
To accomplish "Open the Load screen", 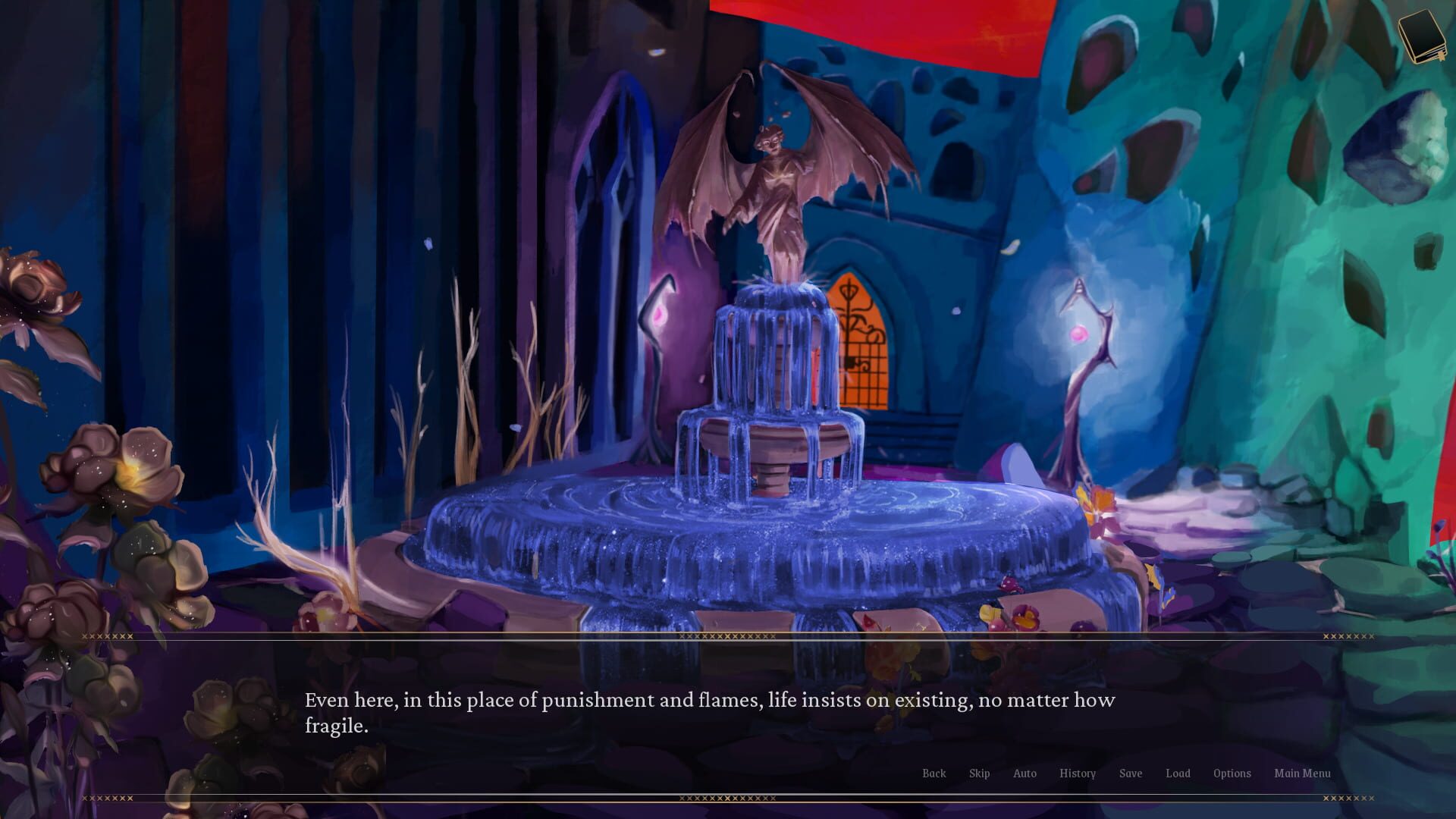I will tap(1178, 773).
